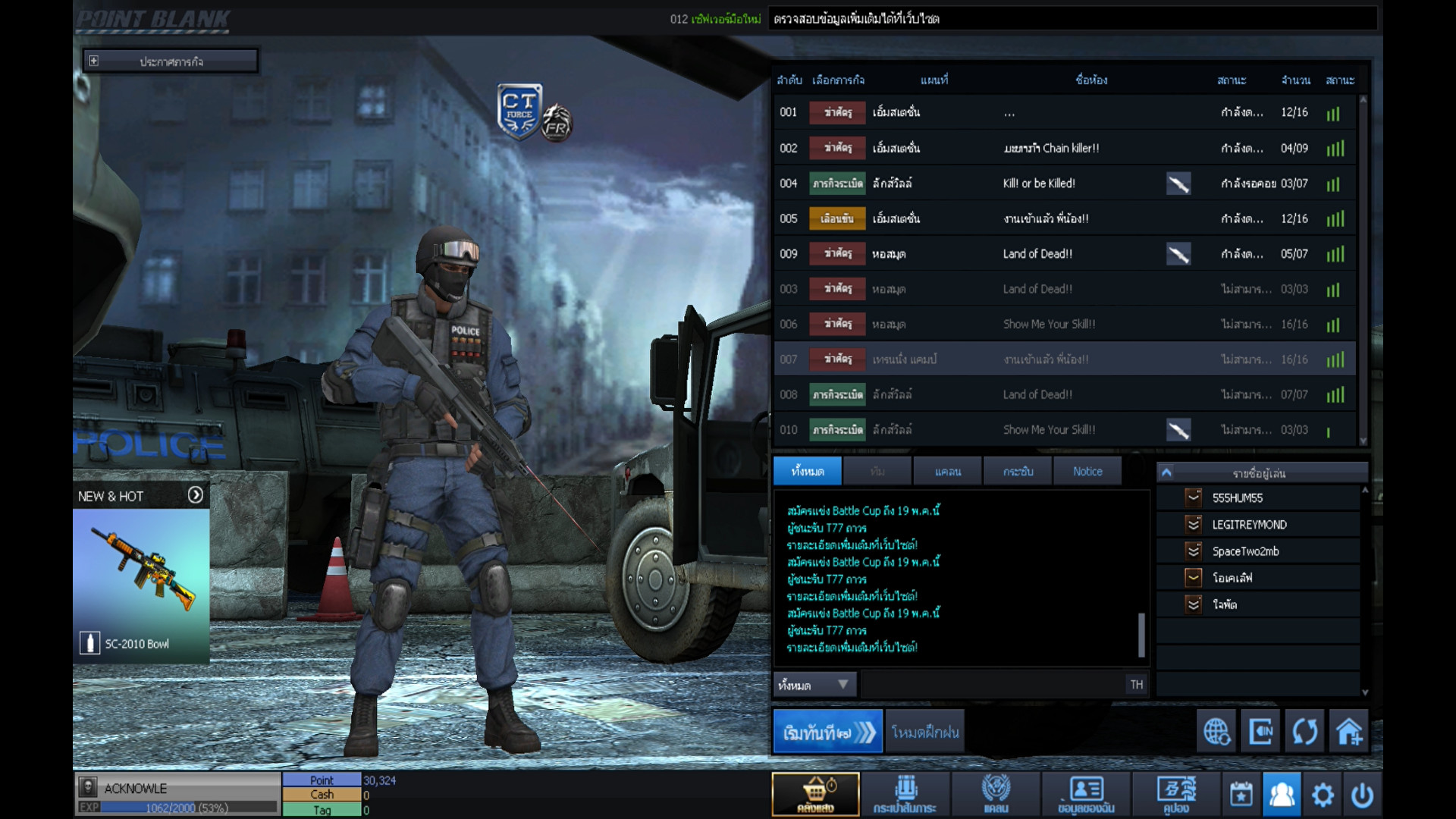Image resolution: width=1456 pixels, height=819 pixels.
Task: Refresh the room list
Action: tap(1304, 732)
